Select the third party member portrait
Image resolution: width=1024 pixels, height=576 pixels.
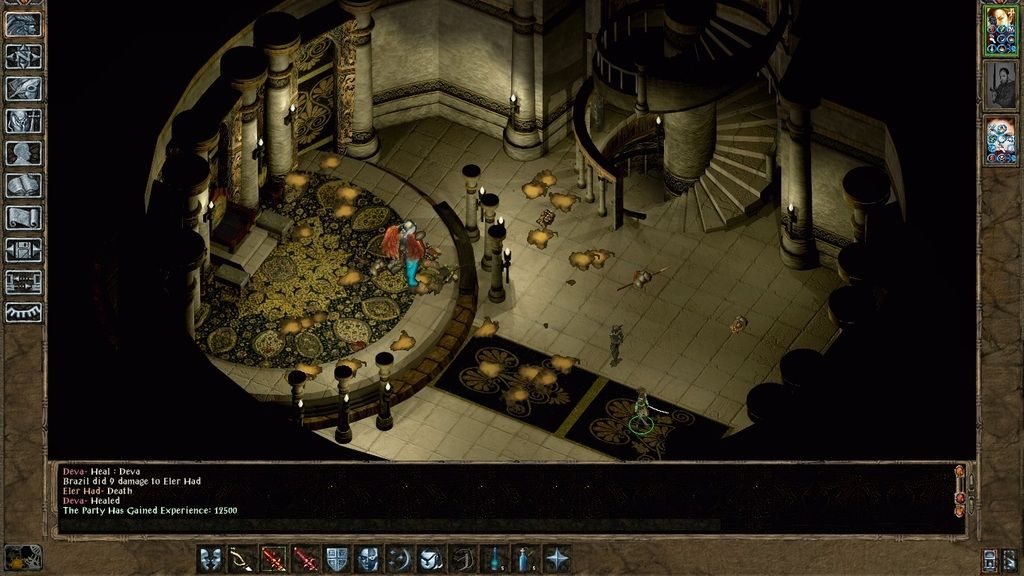tap(1000, 140)
